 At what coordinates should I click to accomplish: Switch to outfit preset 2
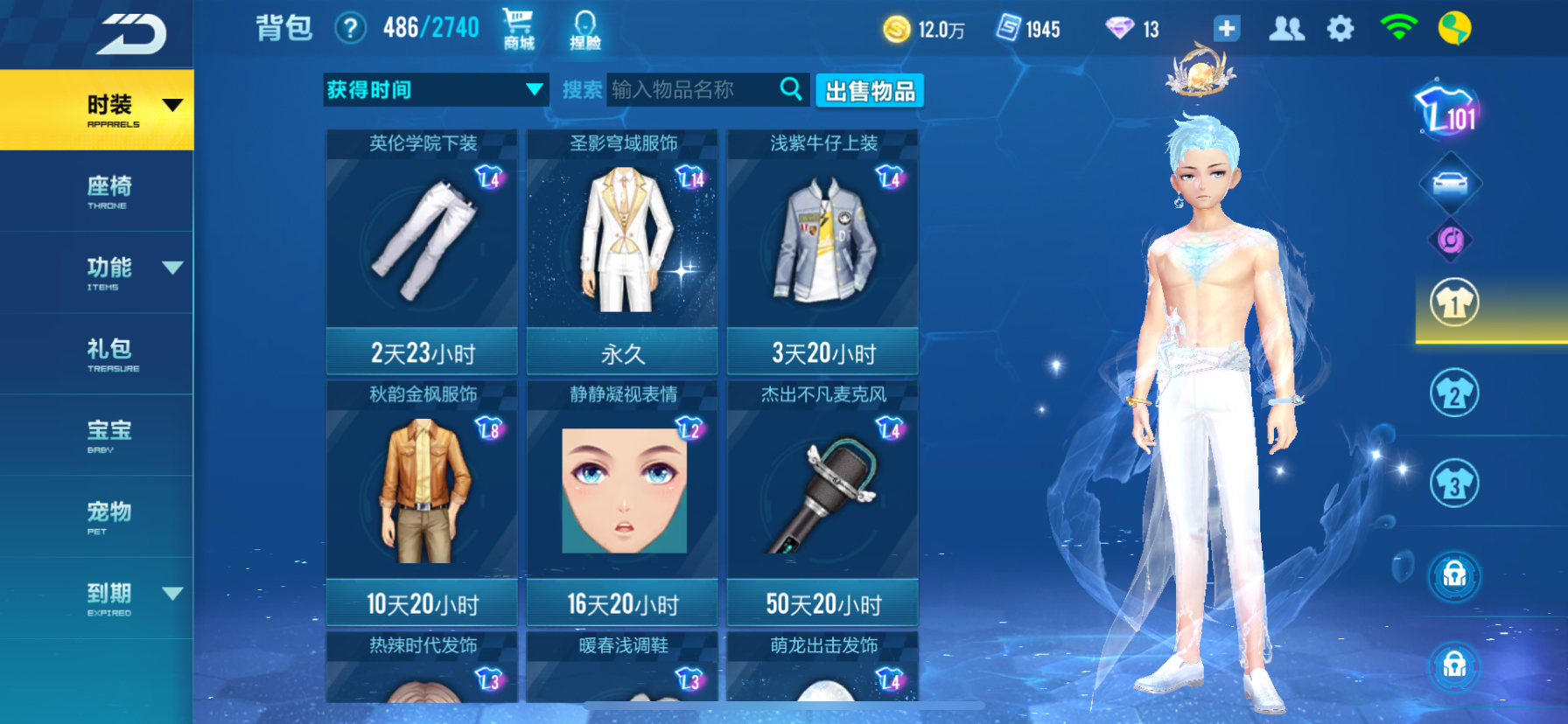(x=1453, y=393)
